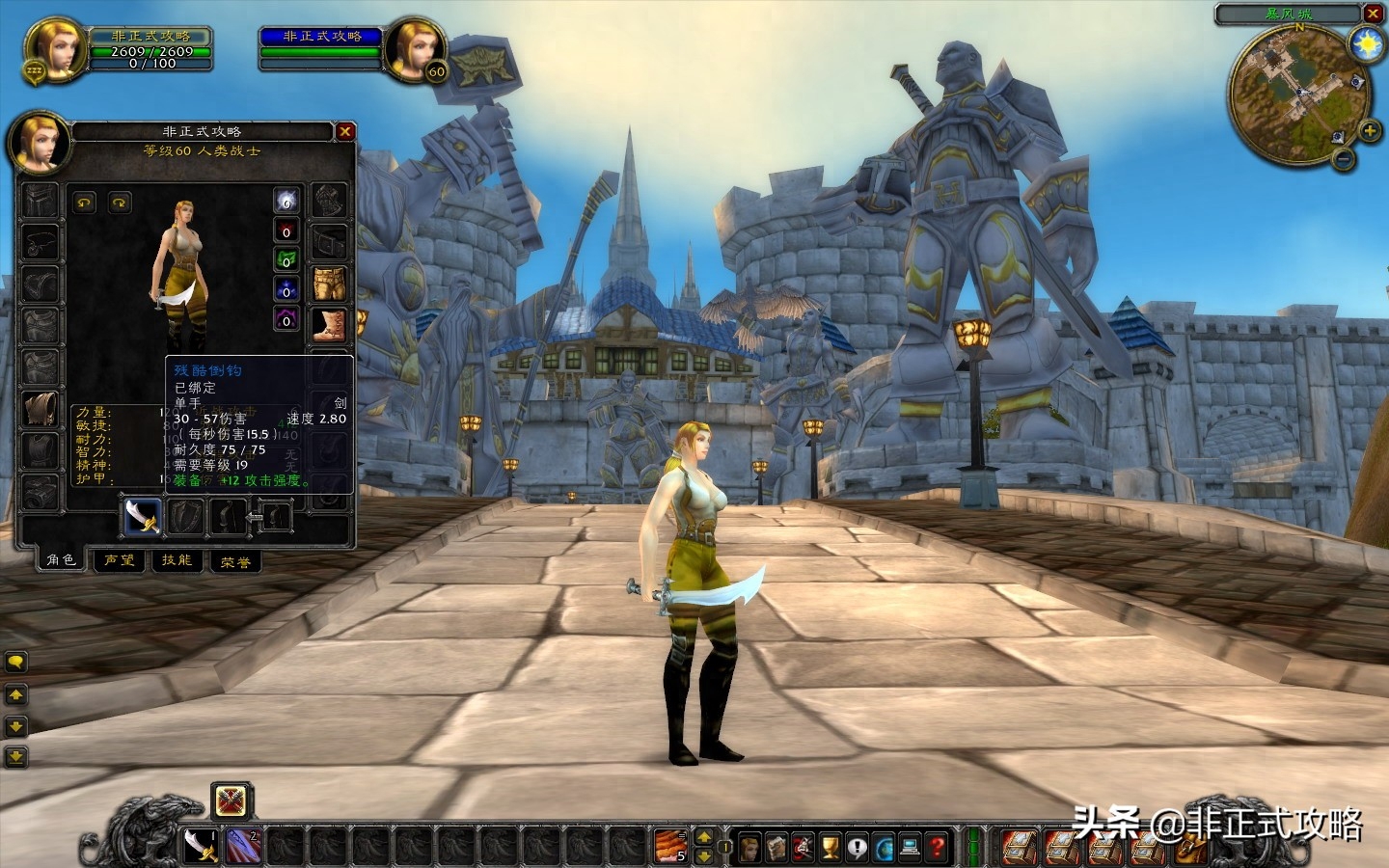Viewport: 1389px width, 868px height.
Task: Select the equipped boots slot
Action: tap(329, 325)
